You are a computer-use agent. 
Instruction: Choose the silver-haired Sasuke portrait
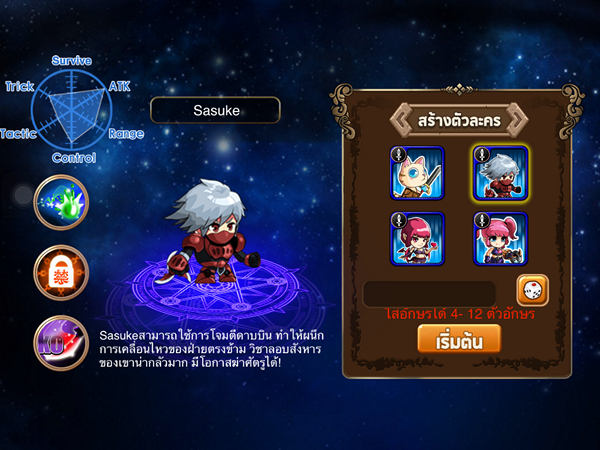499,174
